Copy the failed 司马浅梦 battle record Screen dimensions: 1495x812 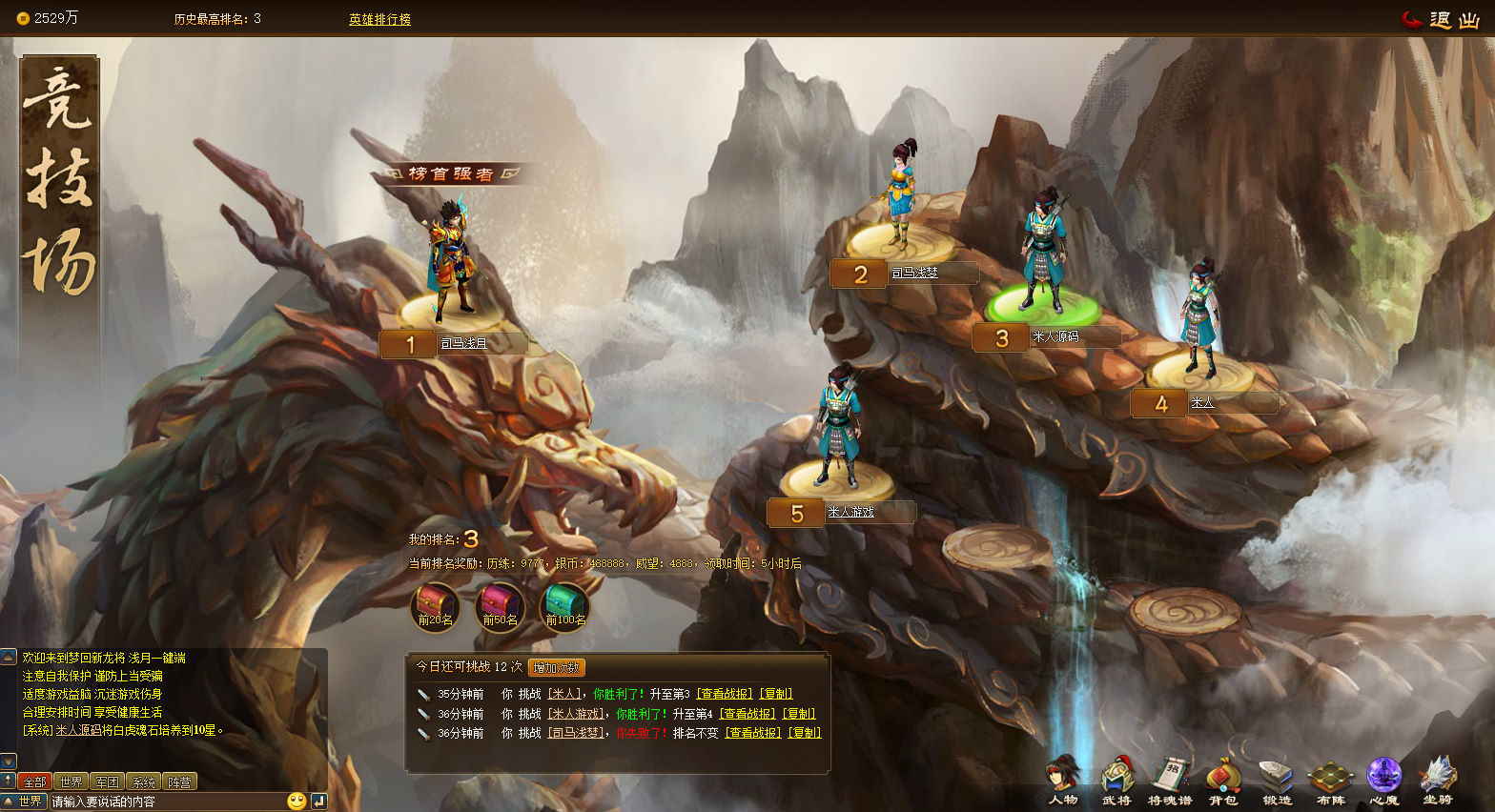point(804,733)
